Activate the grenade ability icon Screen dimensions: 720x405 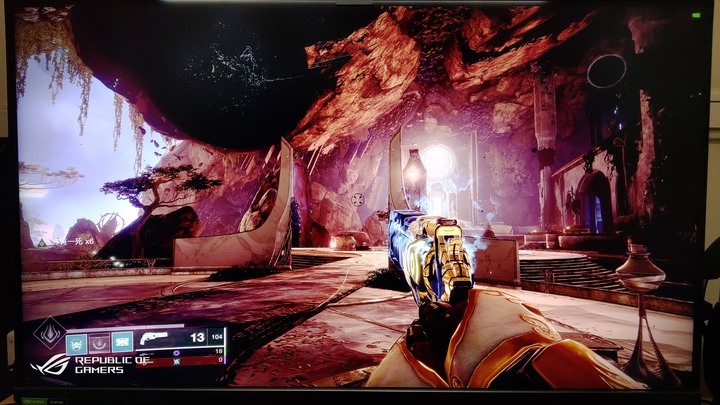pos(76,342)
